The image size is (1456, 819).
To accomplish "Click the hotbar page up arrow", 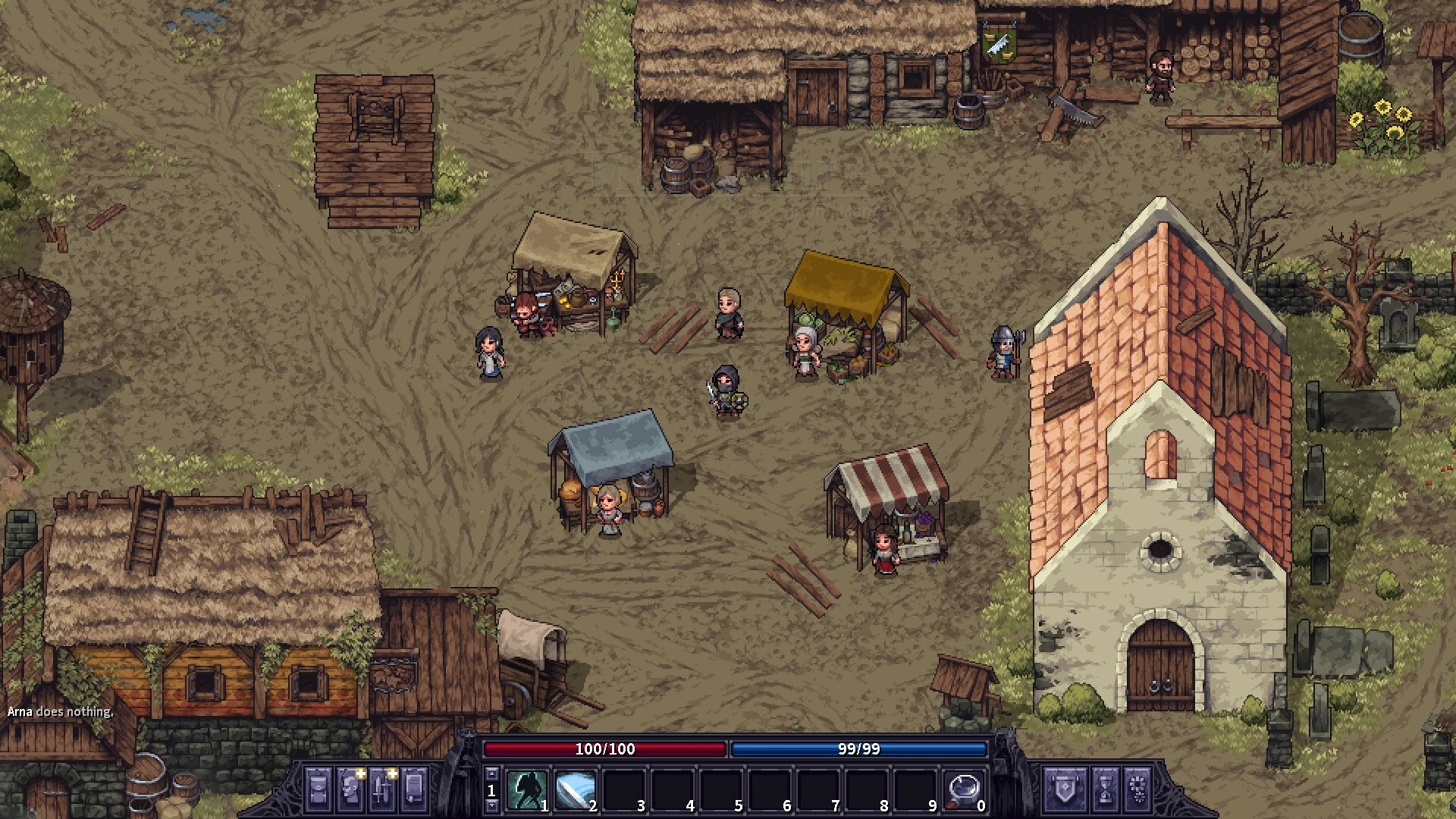I will click(x=491, y=773).
